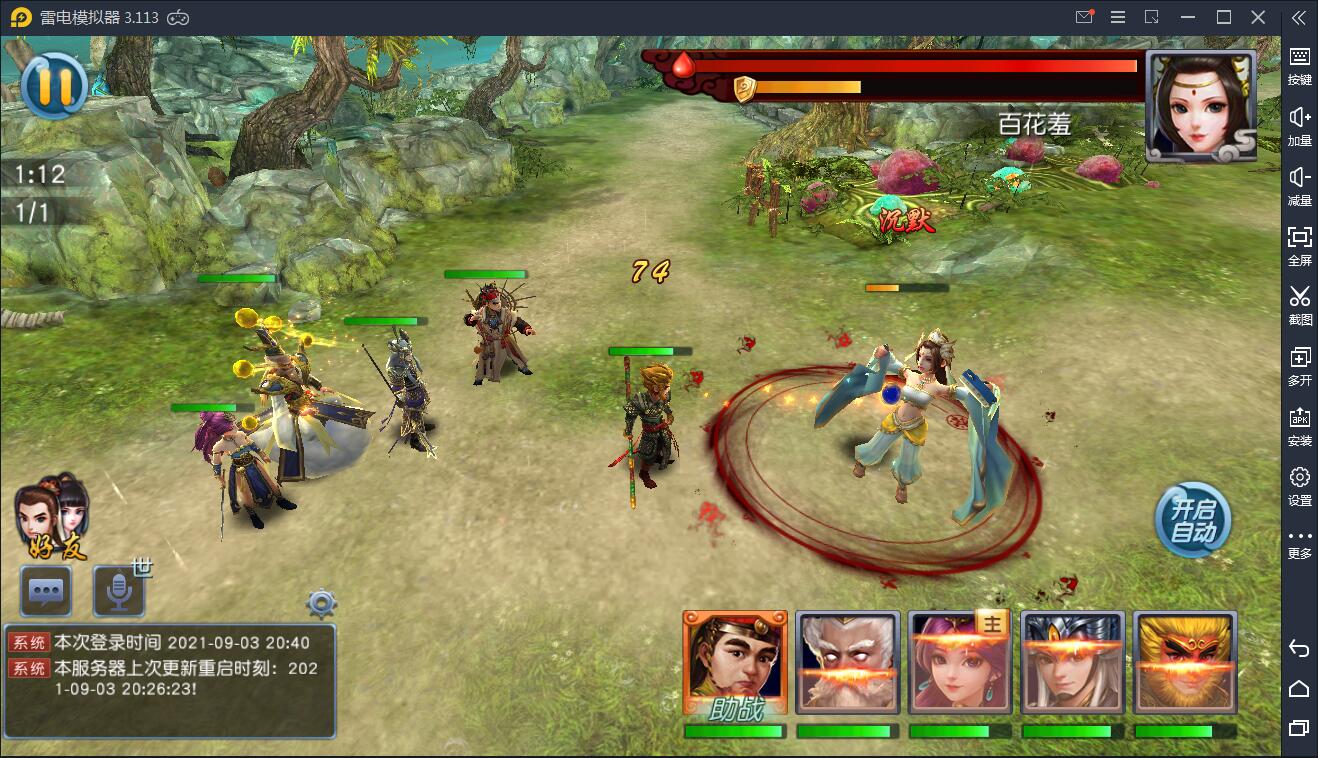Open the emulator 设置 settings
Image resolution: width=1318 pixels, height=758 pixels.
coord(1299,485)
